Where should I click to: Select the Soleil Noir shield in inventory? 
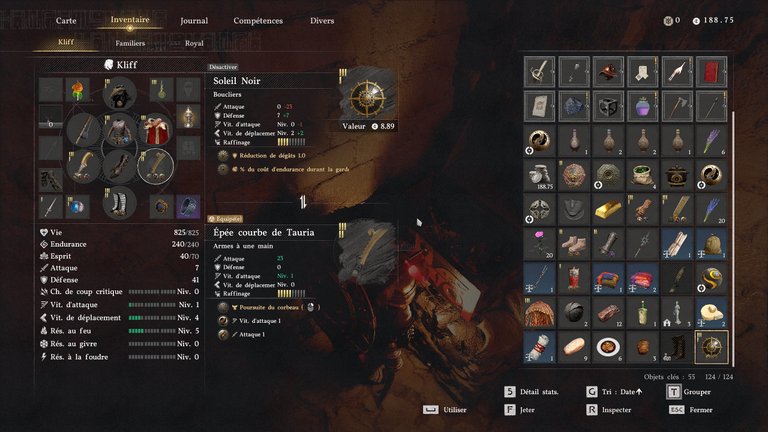click(710, 346)
